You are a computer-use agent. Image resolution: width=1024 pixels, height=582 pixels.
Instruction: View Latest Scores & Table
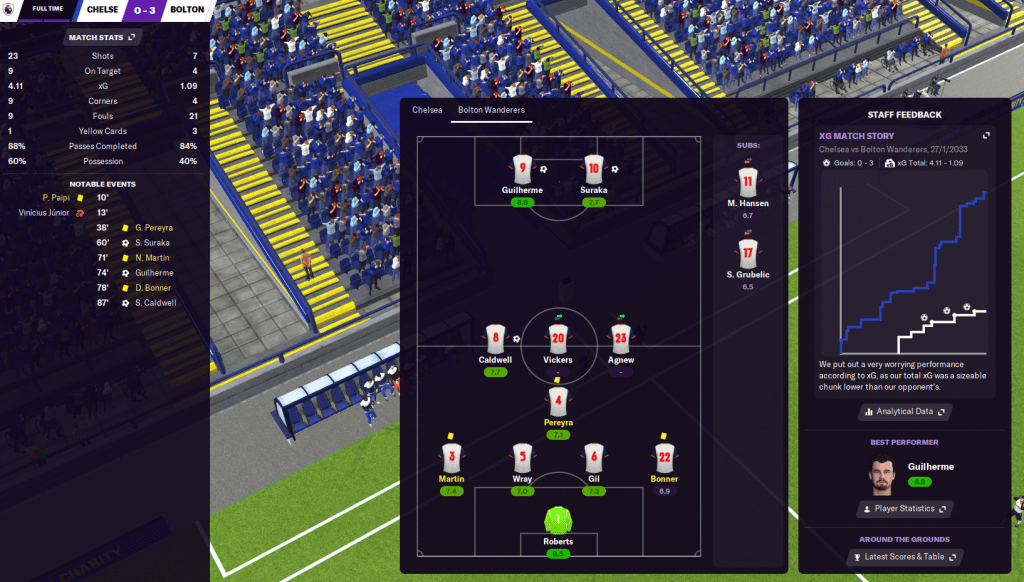coord(904,557)
